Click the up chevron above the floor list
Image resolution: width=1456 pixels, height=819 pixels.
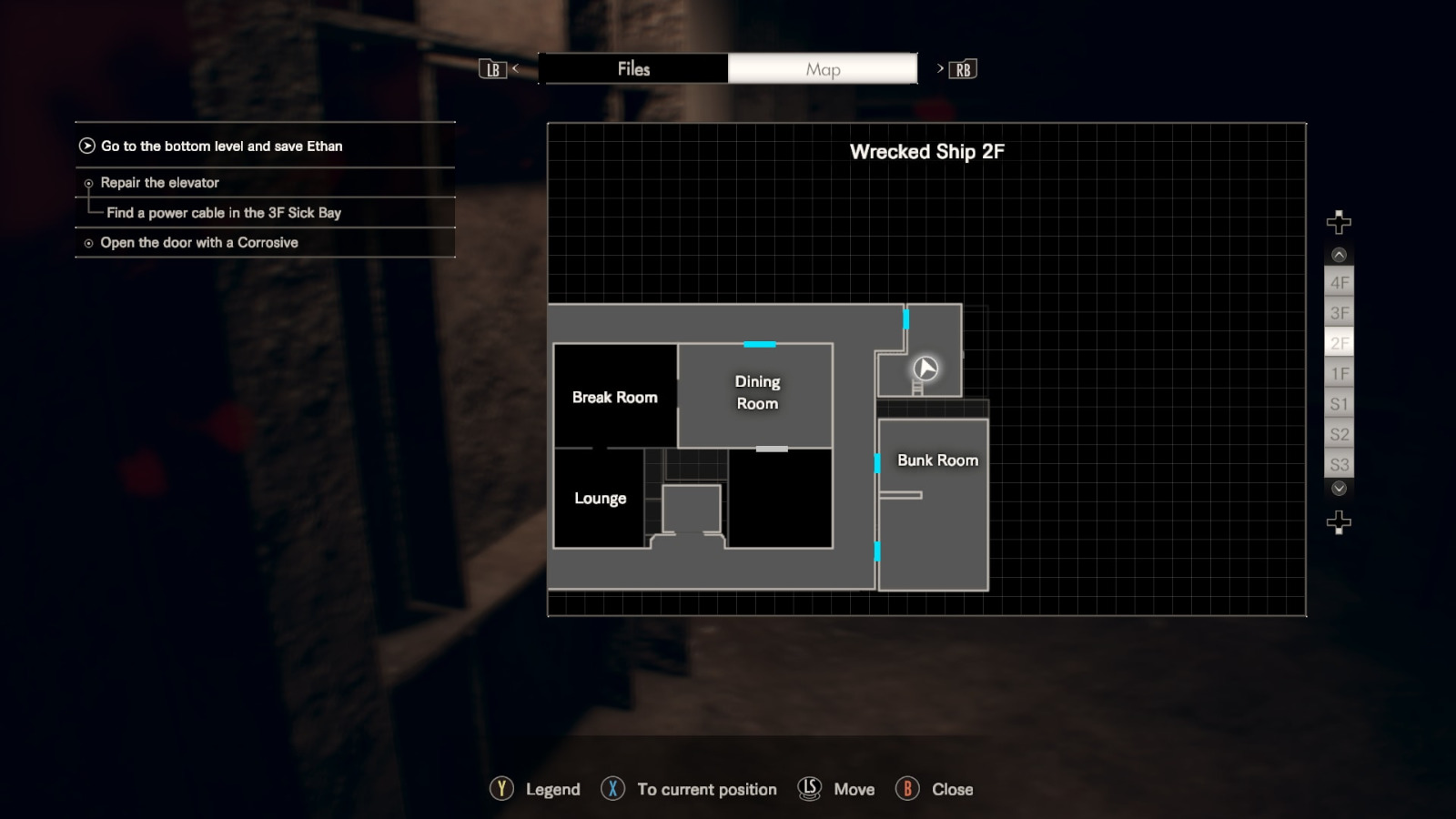coord(1338,255)
